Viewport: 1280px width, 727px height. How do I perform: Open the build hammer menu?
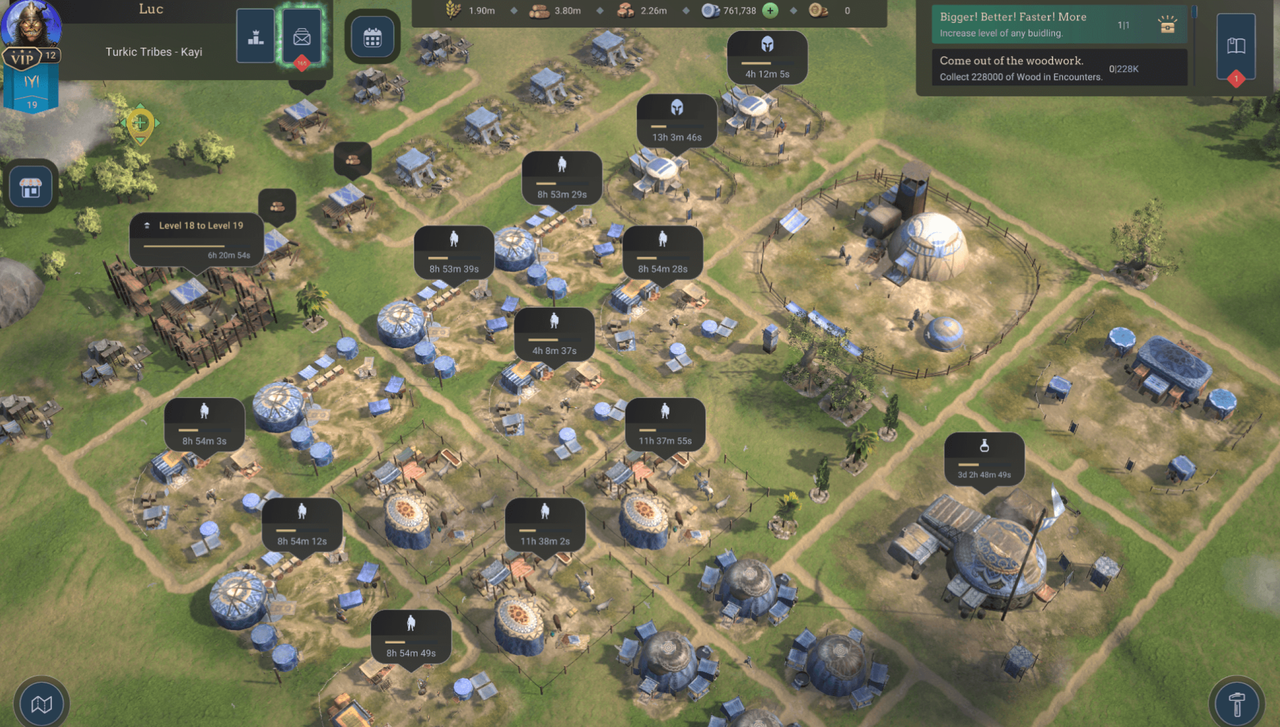tap(1237, 704)
